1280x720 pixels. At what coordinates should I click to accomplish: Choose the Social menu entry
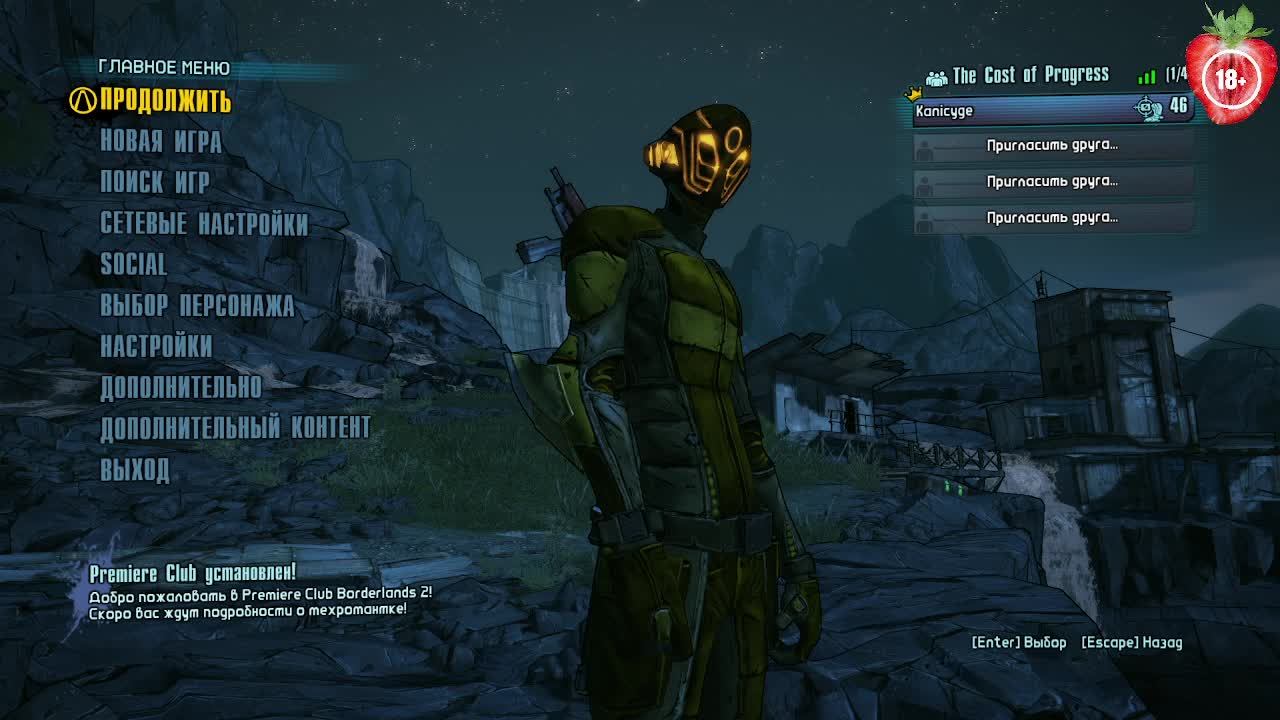pos(134,264)
